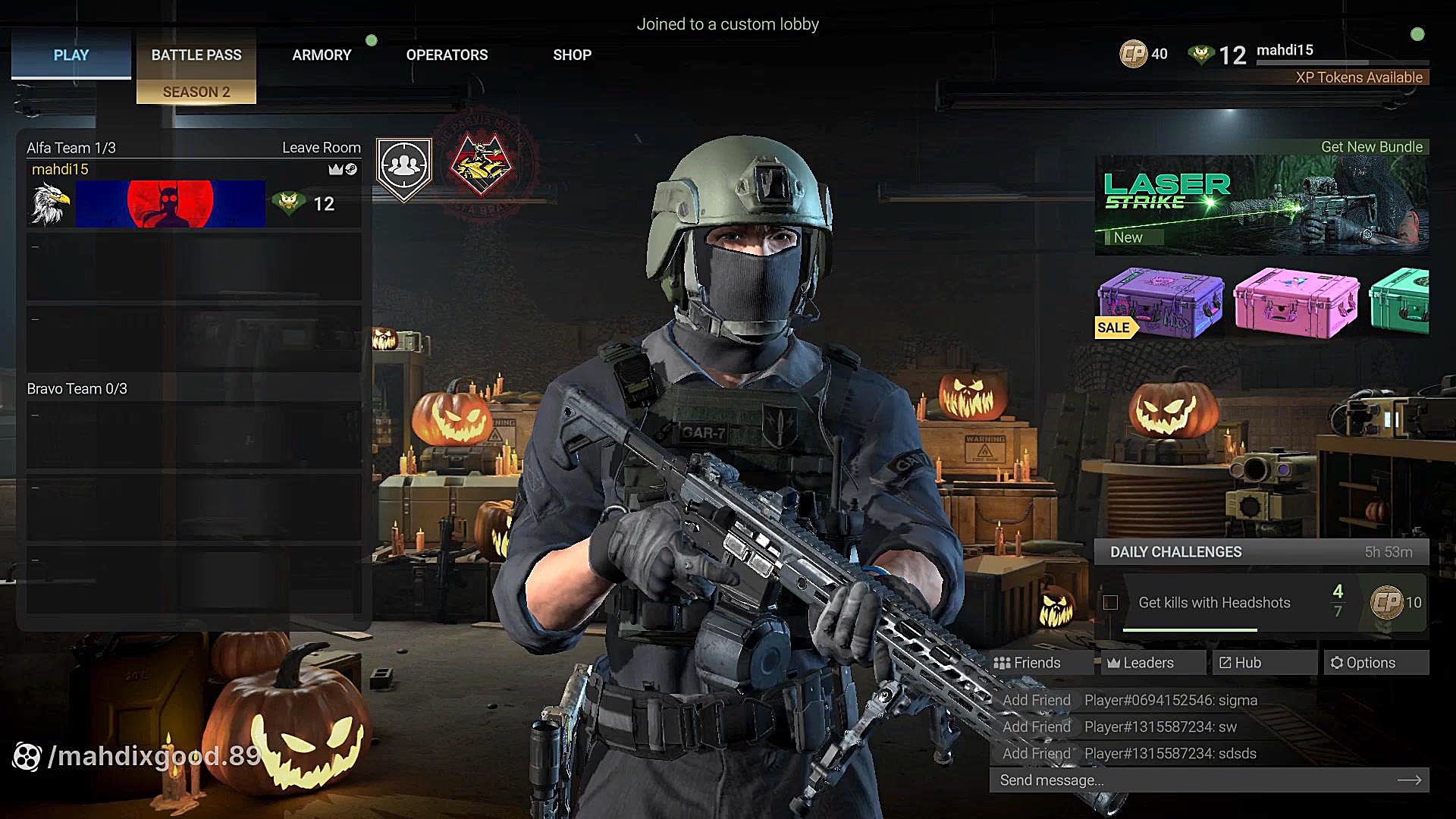Visit the SHOP tab
This screenshot has height=819, width=1456.
click(572, 55)
